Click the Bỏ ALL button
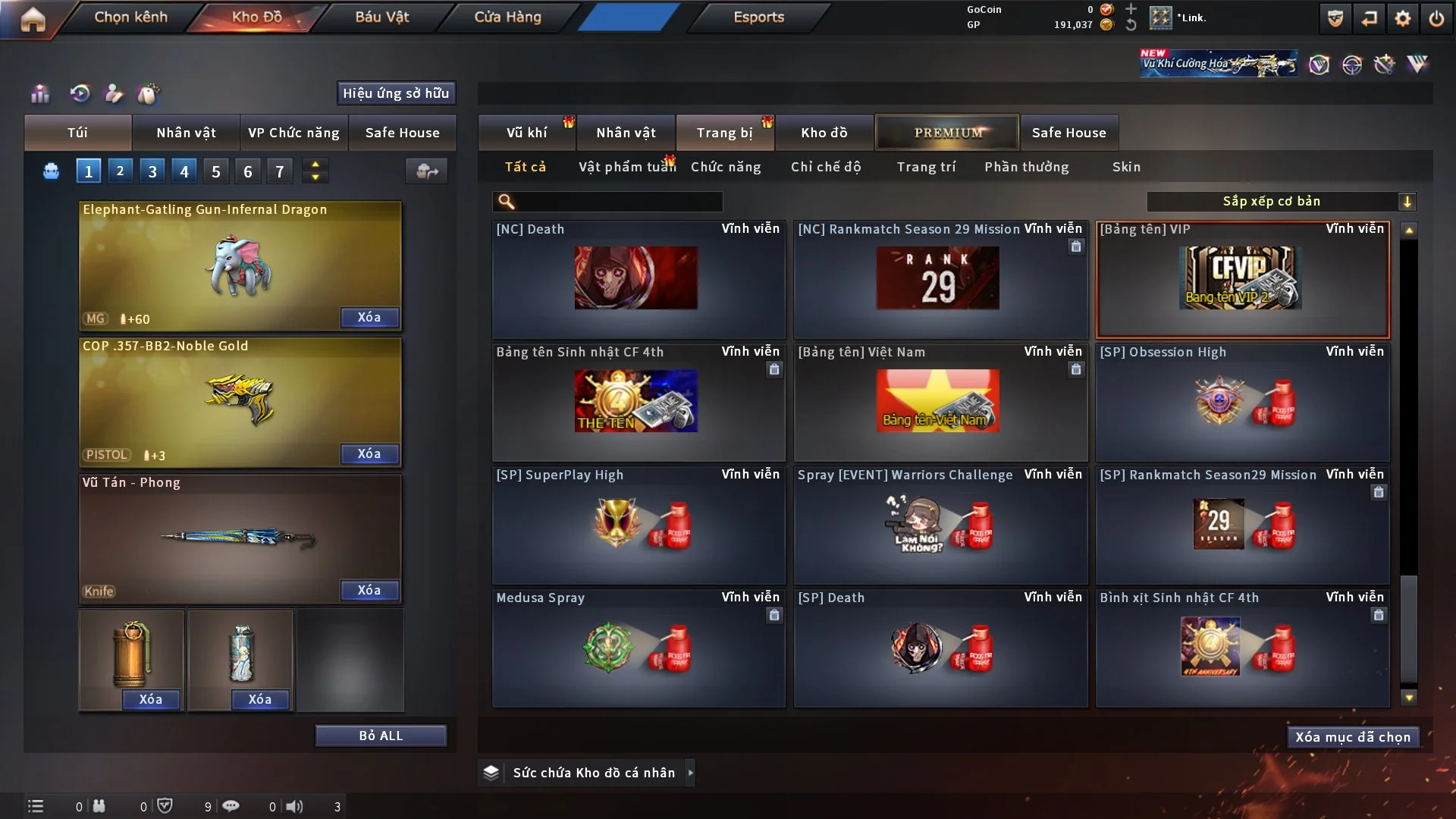Image resolution: width=1456 pixels, height=819 pixels. 381,736
